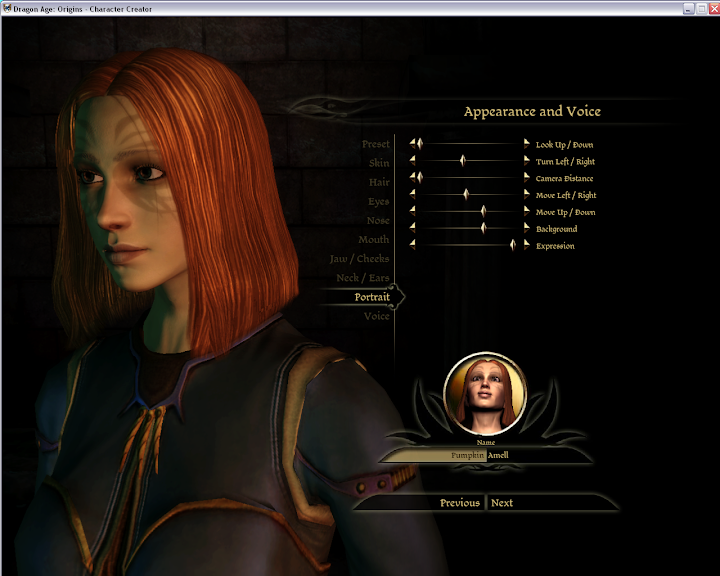Image resolution: width=720 pixels, height=576 pixels.
Task: Select the Portrait category
Action: (x=372, y=297)
